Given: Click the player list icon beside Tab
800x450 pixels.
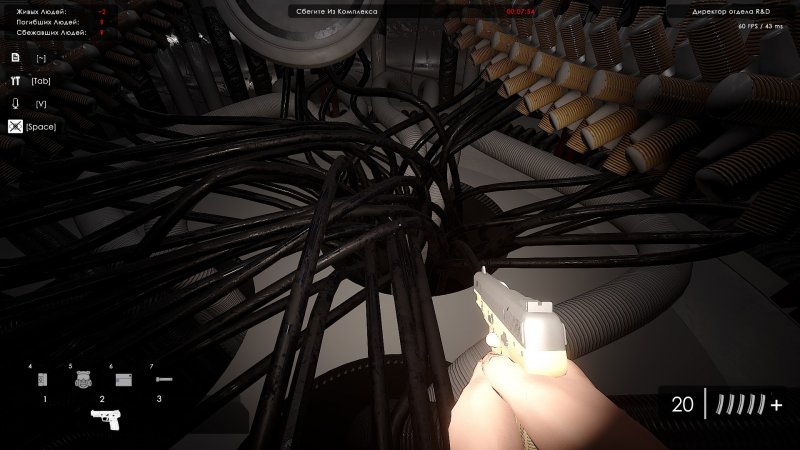Looking at the screenshot, I should pyautogui.click(x=15, y=81).
